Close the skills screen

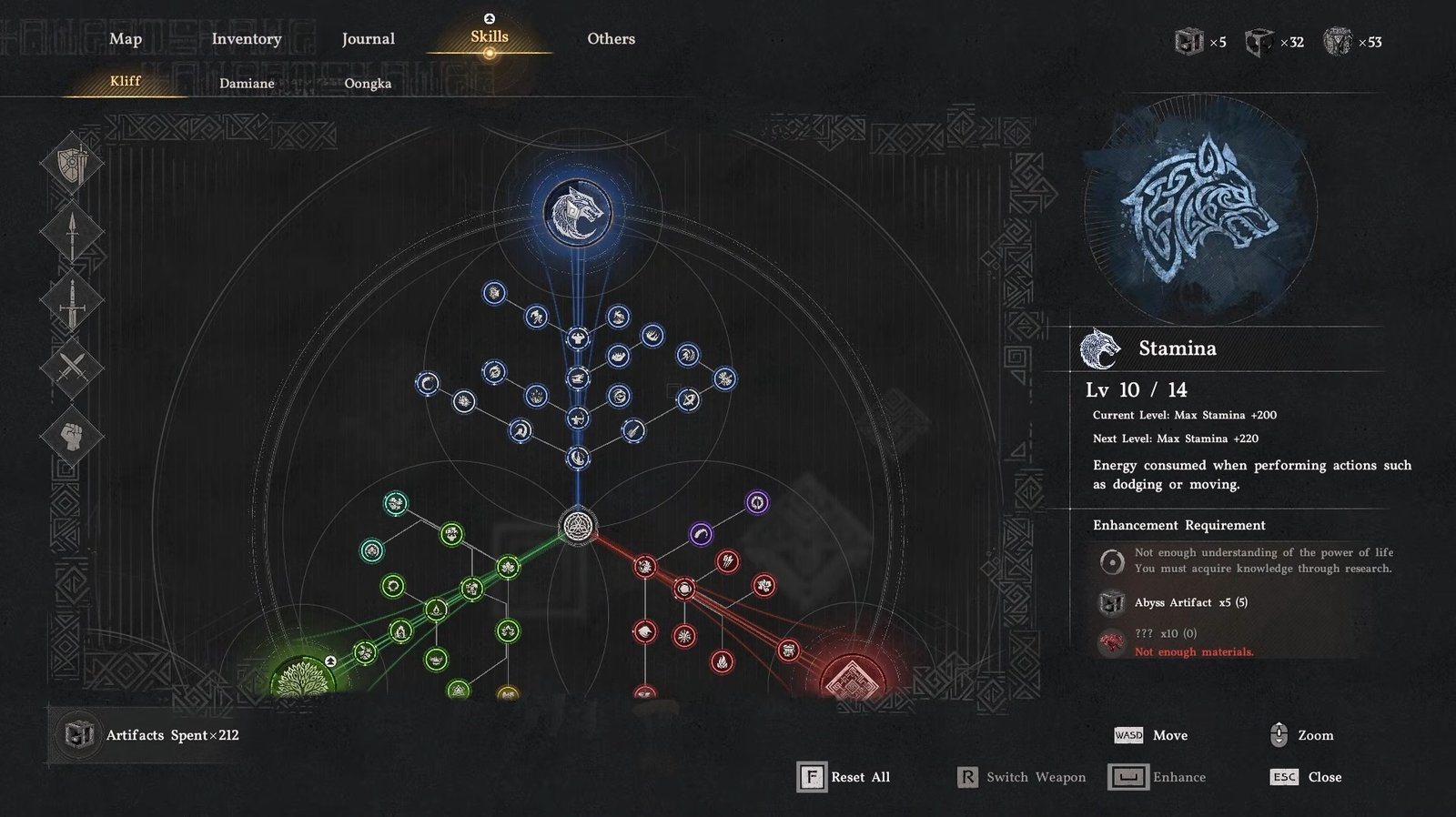1307,777
